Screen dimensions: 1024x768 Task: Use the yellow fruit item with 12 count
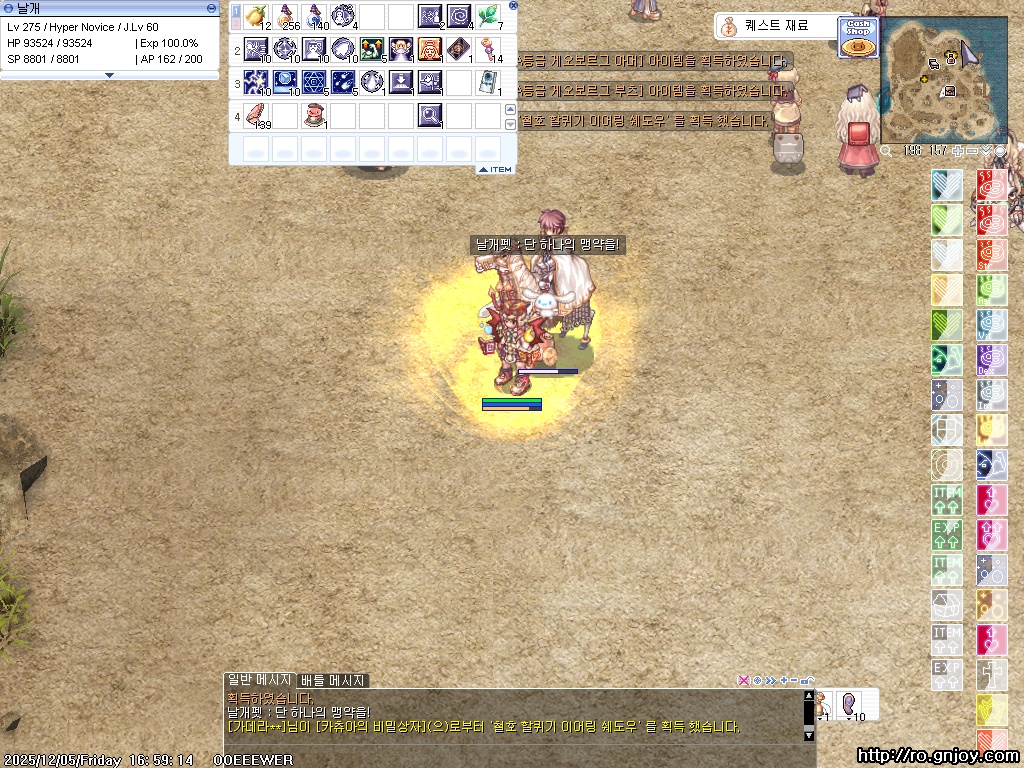(x=257, y=16)
